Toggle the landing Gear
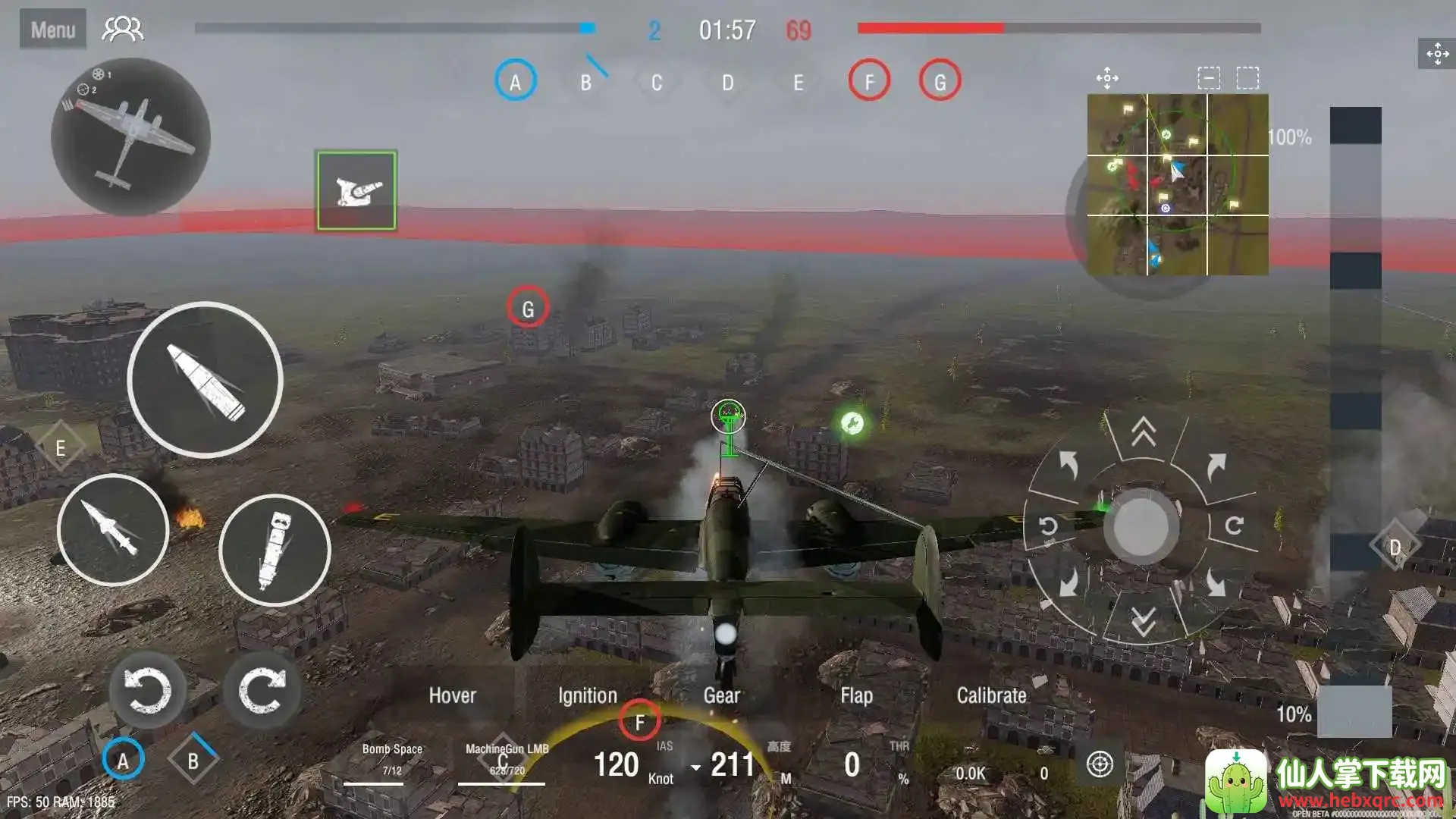This screenshot has height=819, width=1456. 721,695
